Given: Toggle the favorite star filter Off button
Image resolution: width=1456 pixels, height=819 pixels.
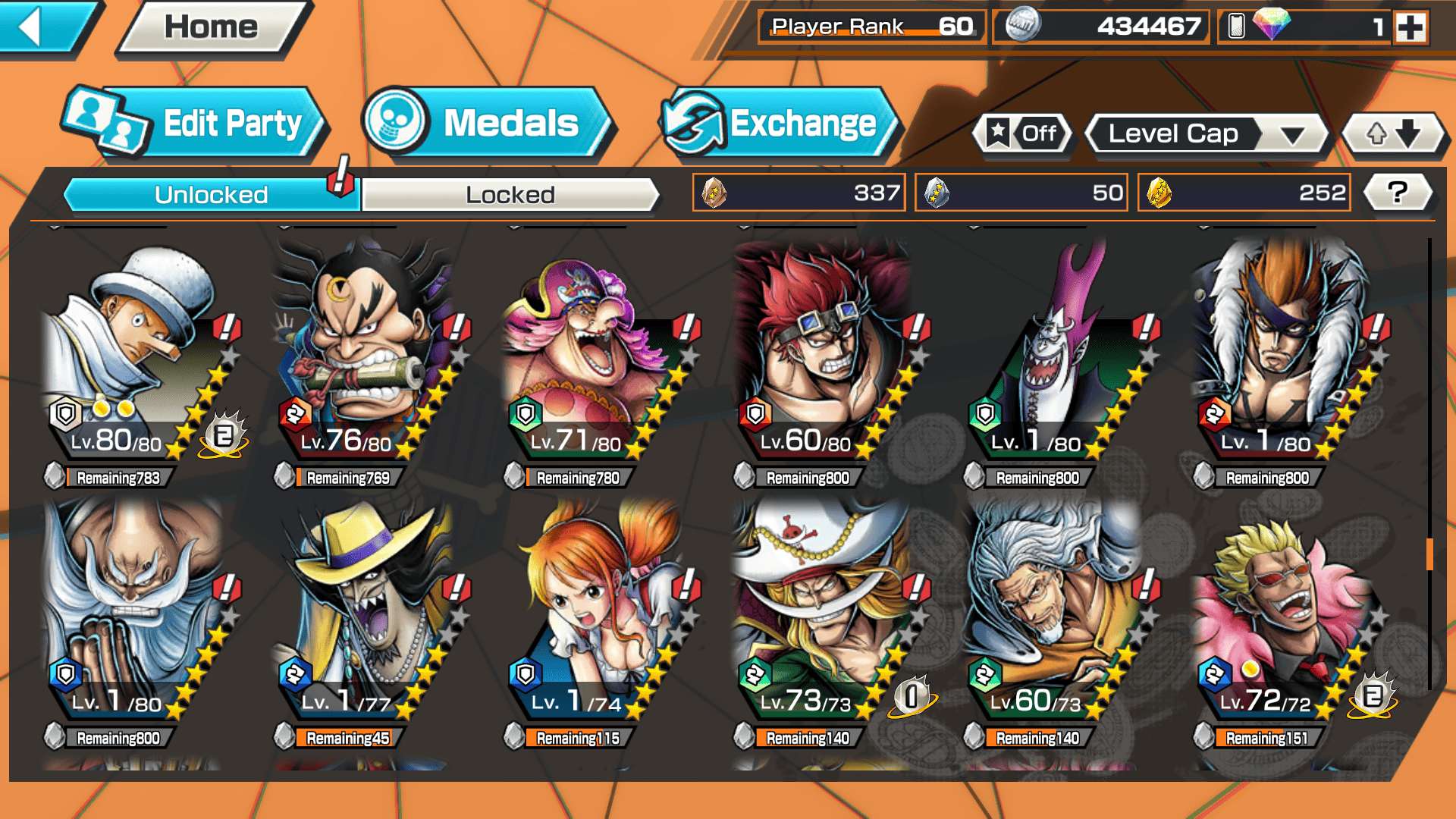Looking at the screenshot, I should click(x=1023, y=134).
